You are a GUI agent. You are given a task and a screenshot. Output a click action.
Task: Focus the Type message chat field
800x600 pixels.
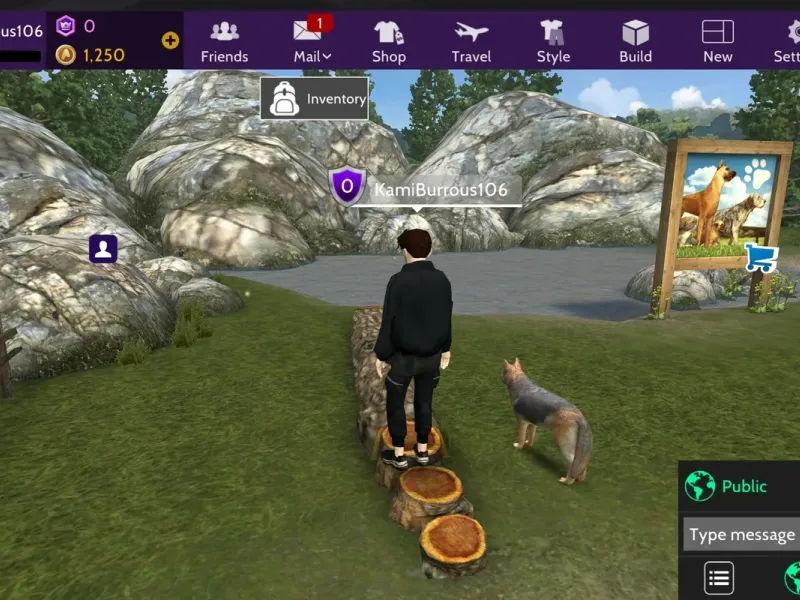(x=741, y=535)
